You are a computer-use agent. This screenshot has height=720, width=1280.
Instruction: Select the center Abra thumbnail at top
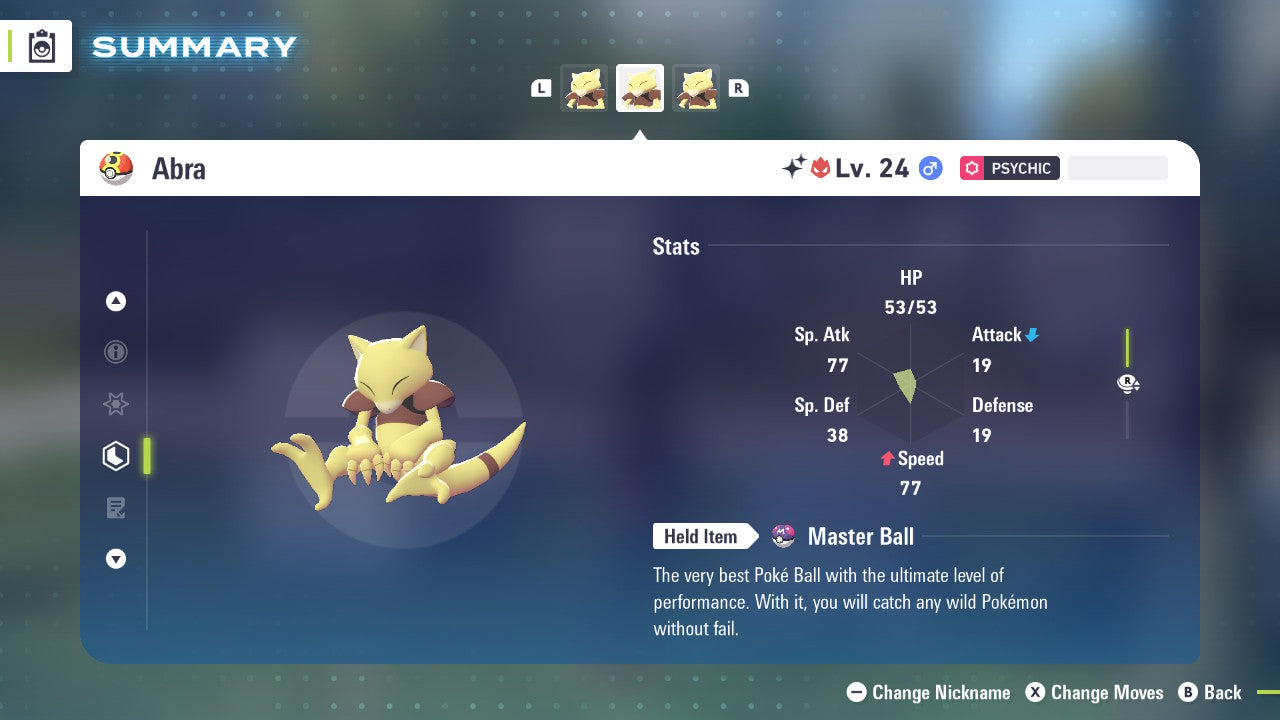[x=640, y=87]
